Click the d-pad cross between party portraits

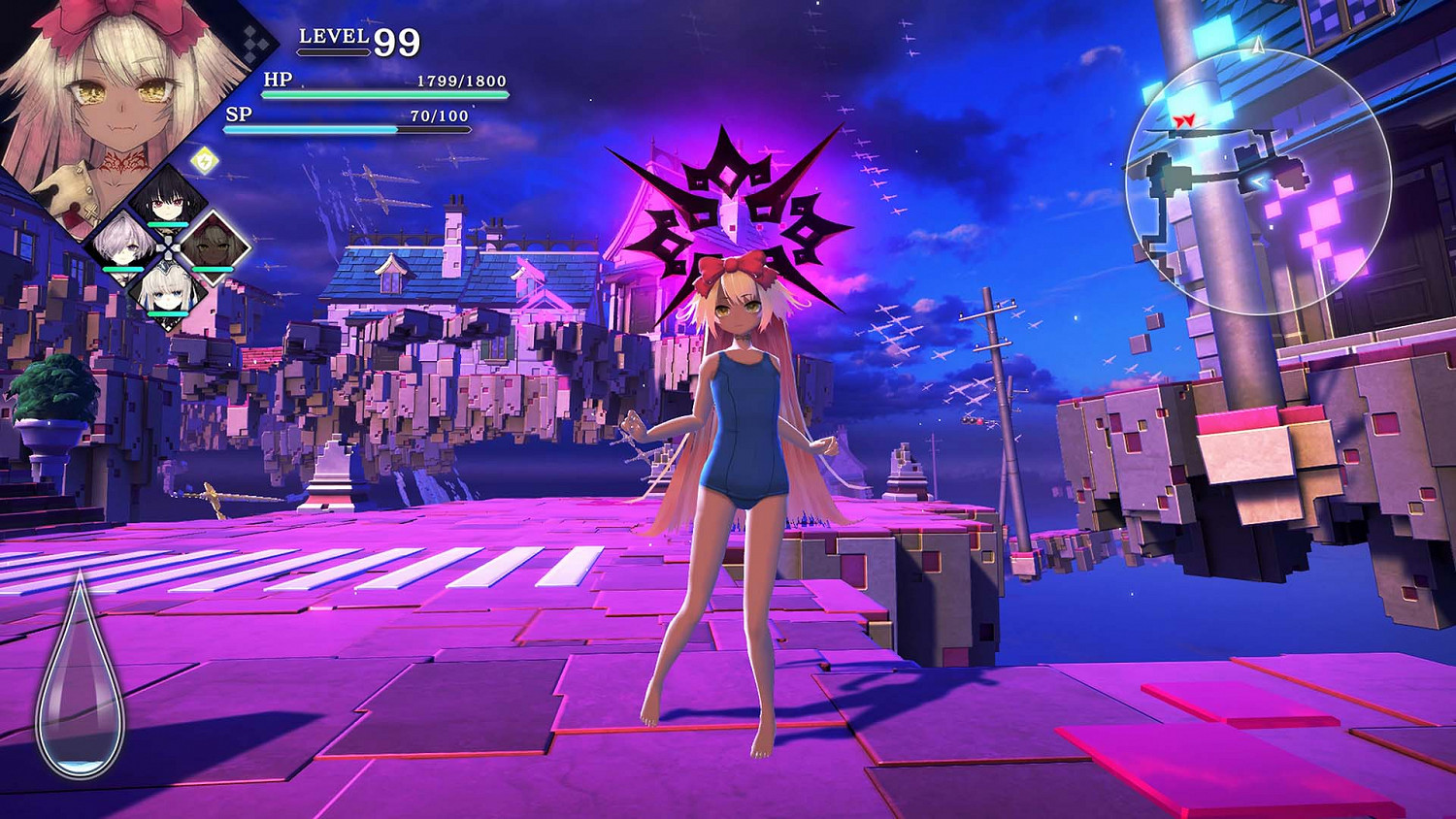[x=169, y=247]
